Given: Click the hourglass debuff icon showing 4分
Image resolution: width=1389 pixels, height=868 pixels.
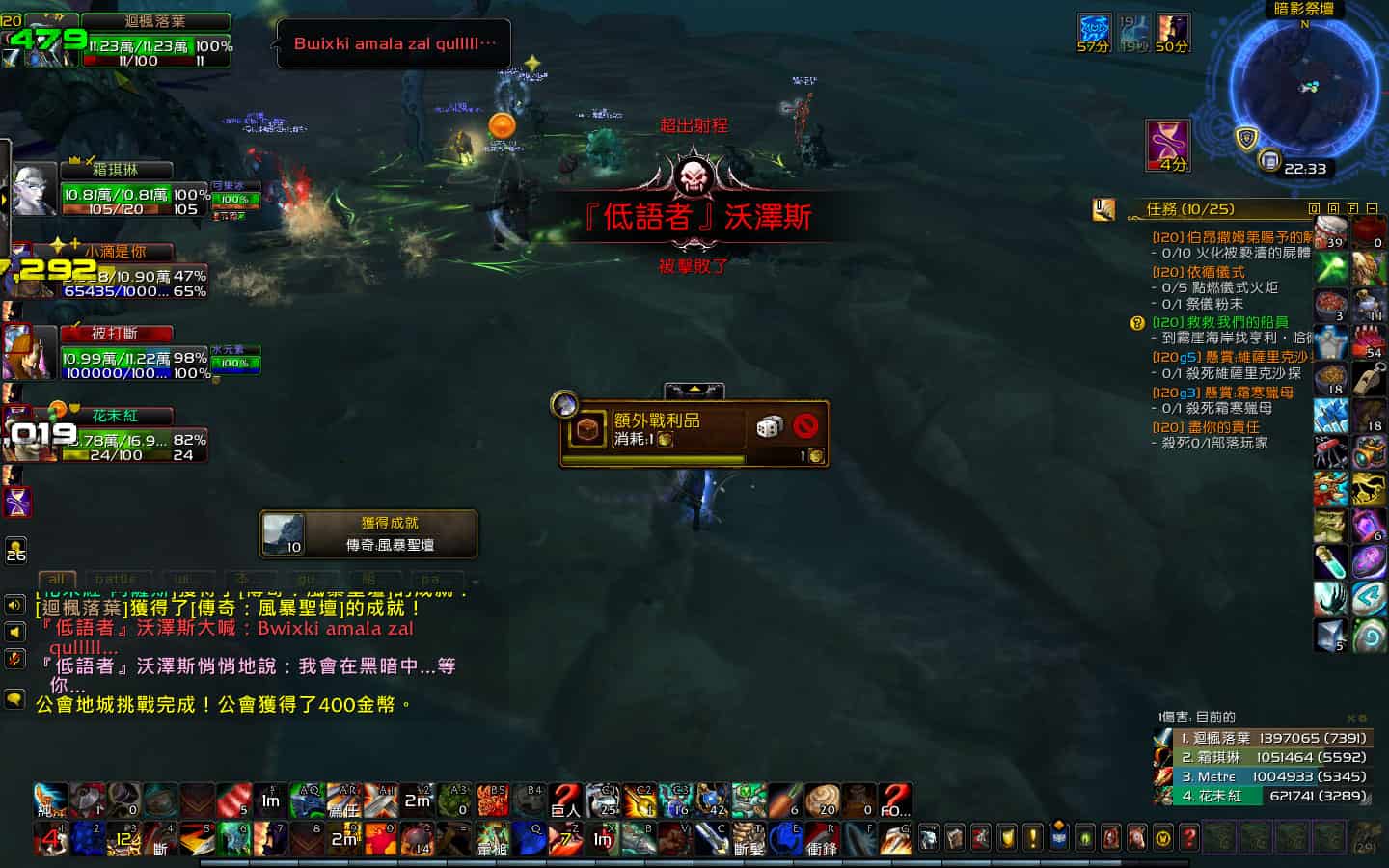Looking at the screenshot, I should pyautogui.click(x=1167, y=145).
